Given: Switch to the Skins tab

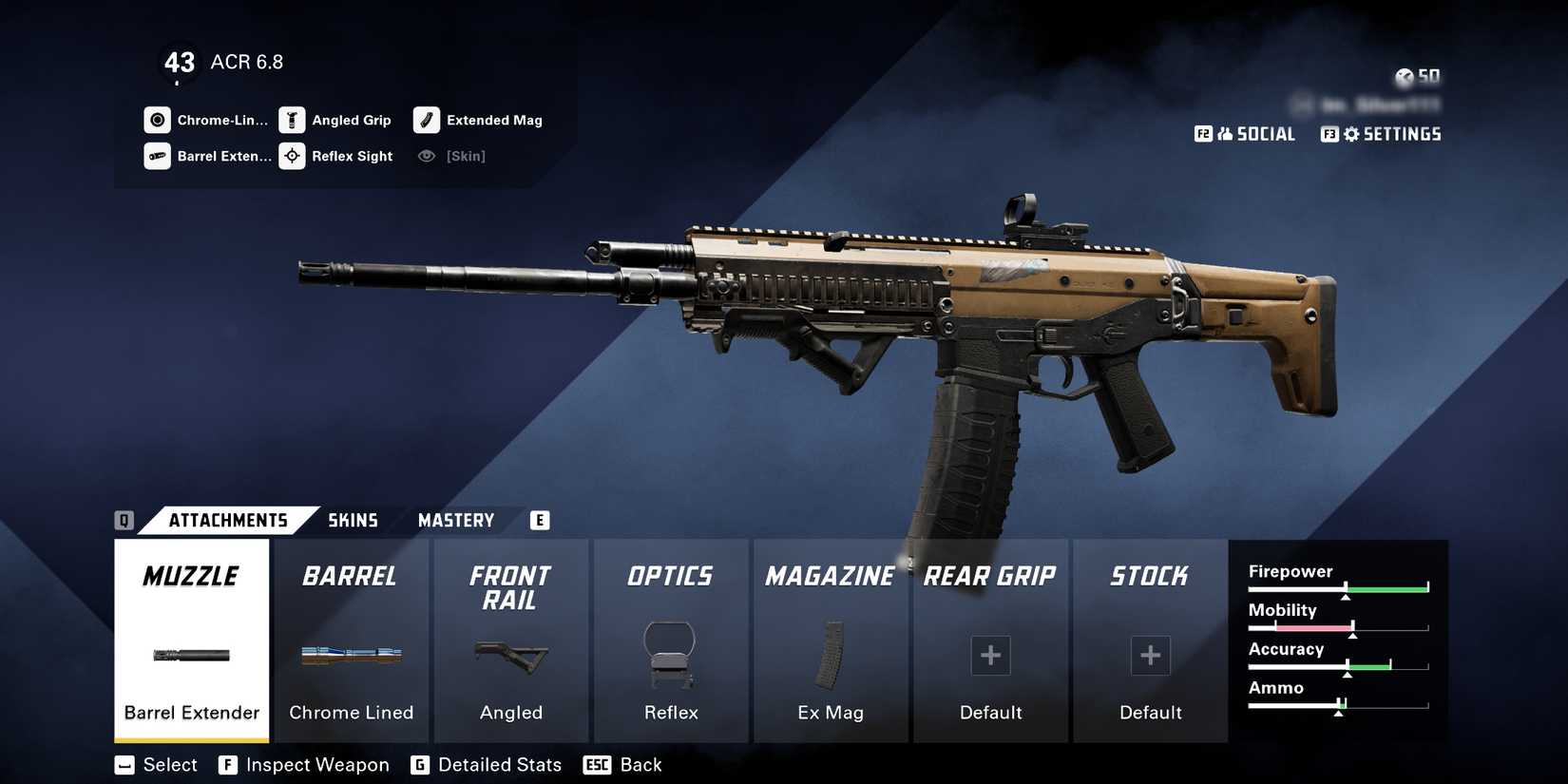Looking at the screenshot, I should pyautogui.click(x=354, y=520).
